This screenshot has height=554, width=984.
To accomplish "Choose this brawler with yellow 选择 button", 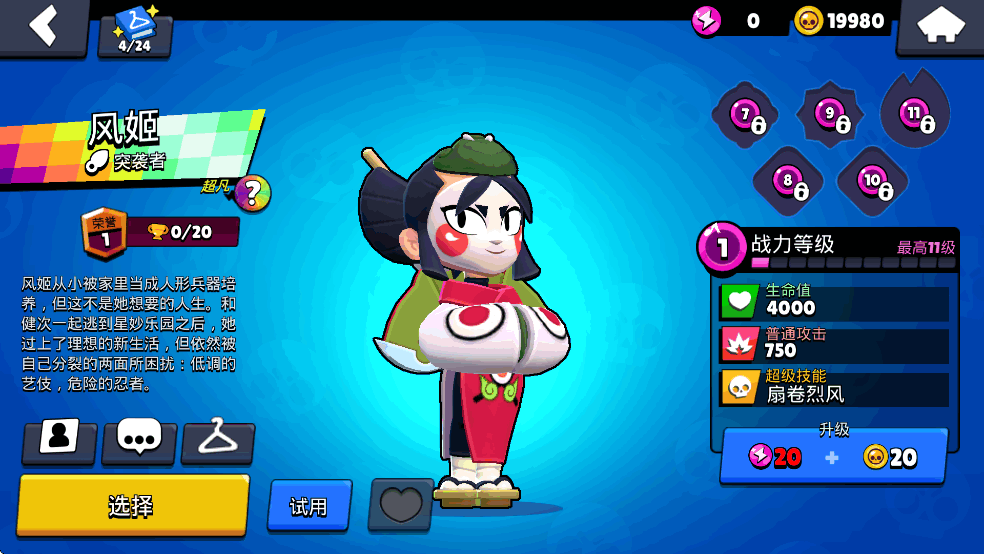I will point(132,505).
